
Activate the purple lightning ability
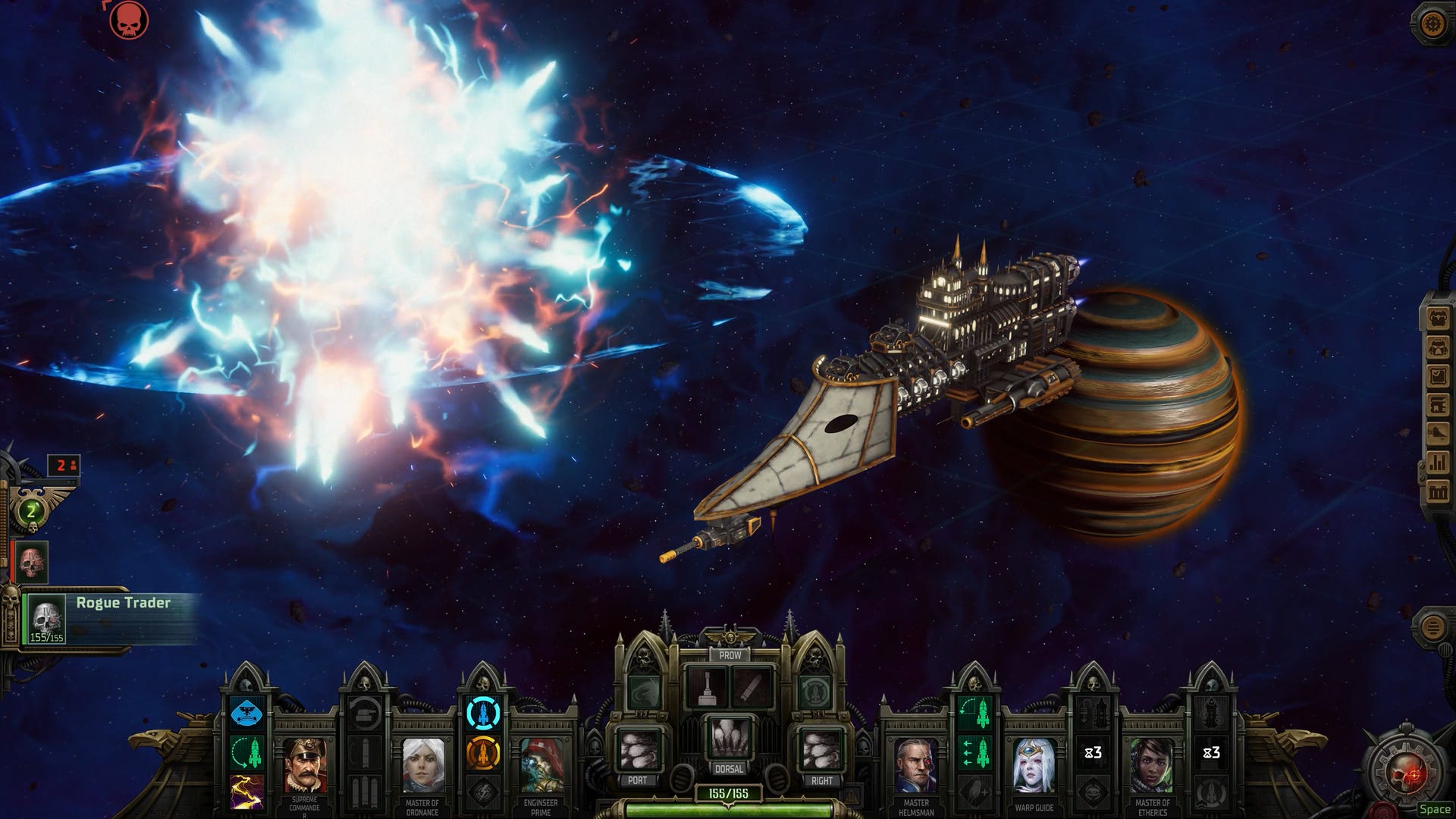(247, 790)
